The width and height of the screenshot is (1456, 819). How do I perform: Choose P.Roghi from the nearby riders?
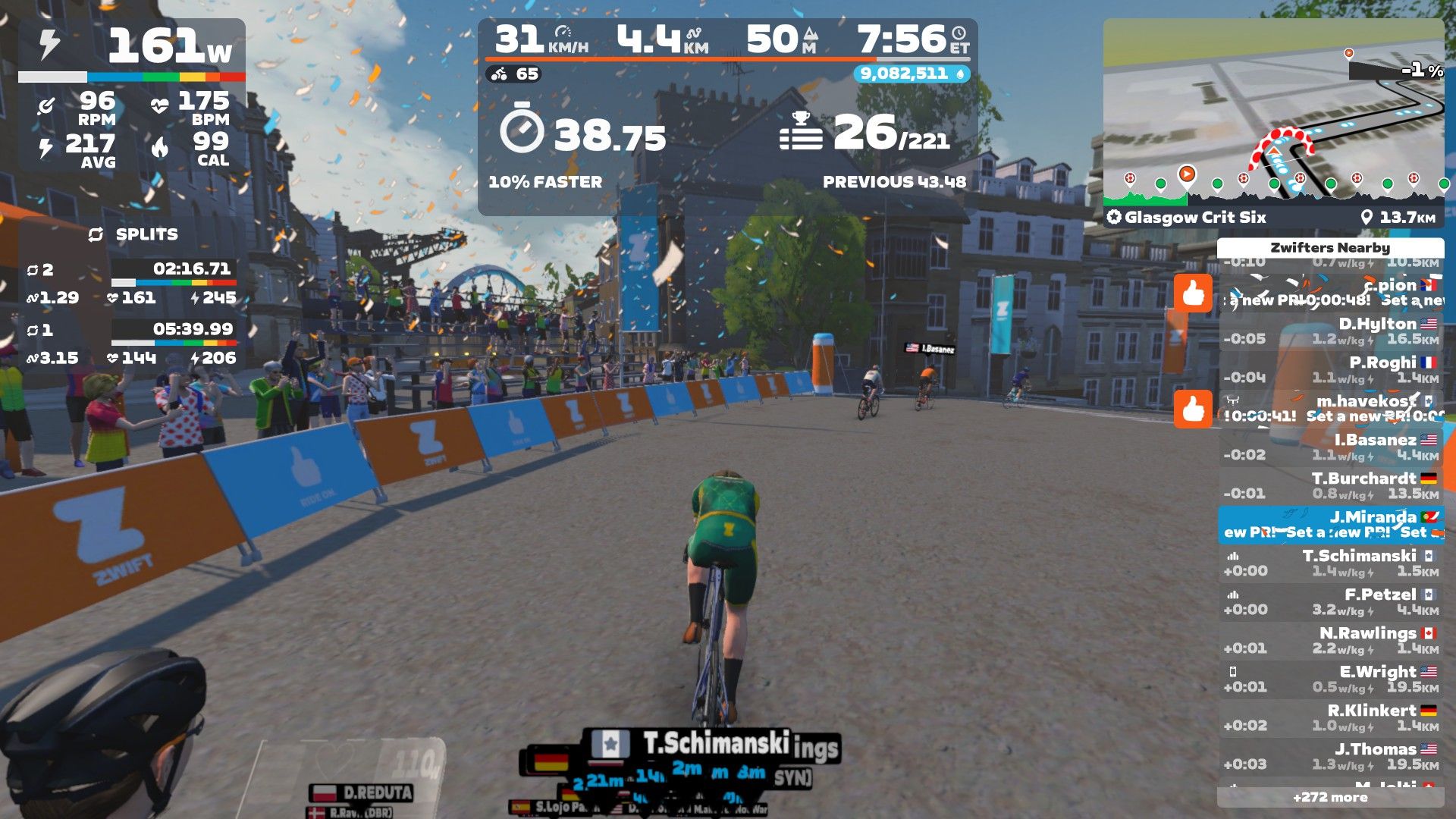click(x=1331, y=370)
